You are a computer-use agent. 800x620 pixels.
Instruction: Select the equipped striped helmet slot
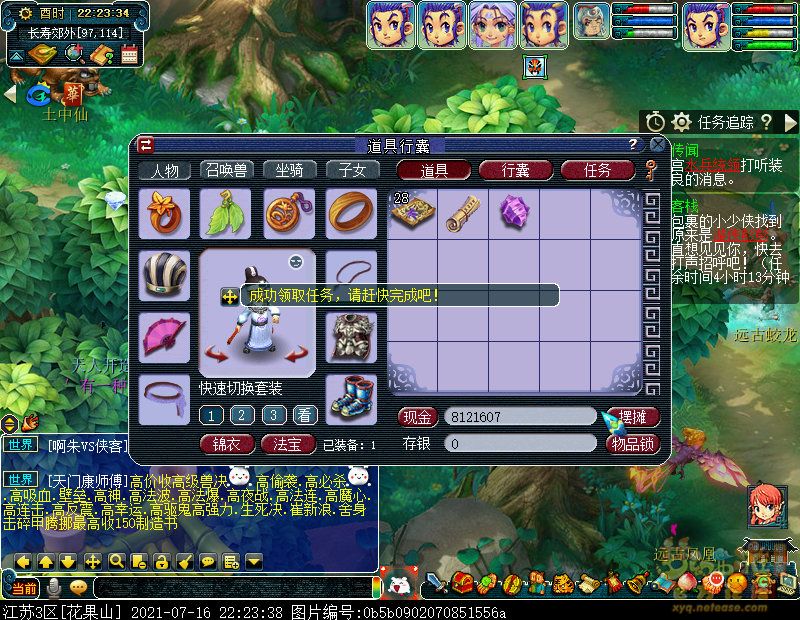point(164,275)
